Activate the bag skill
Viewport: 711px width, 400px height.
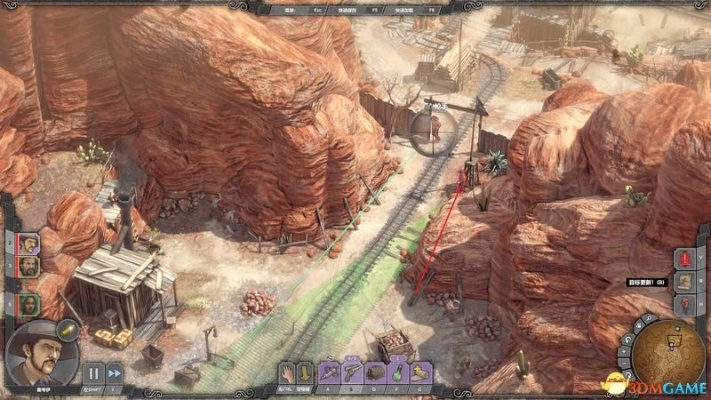(x=375, y=373)
